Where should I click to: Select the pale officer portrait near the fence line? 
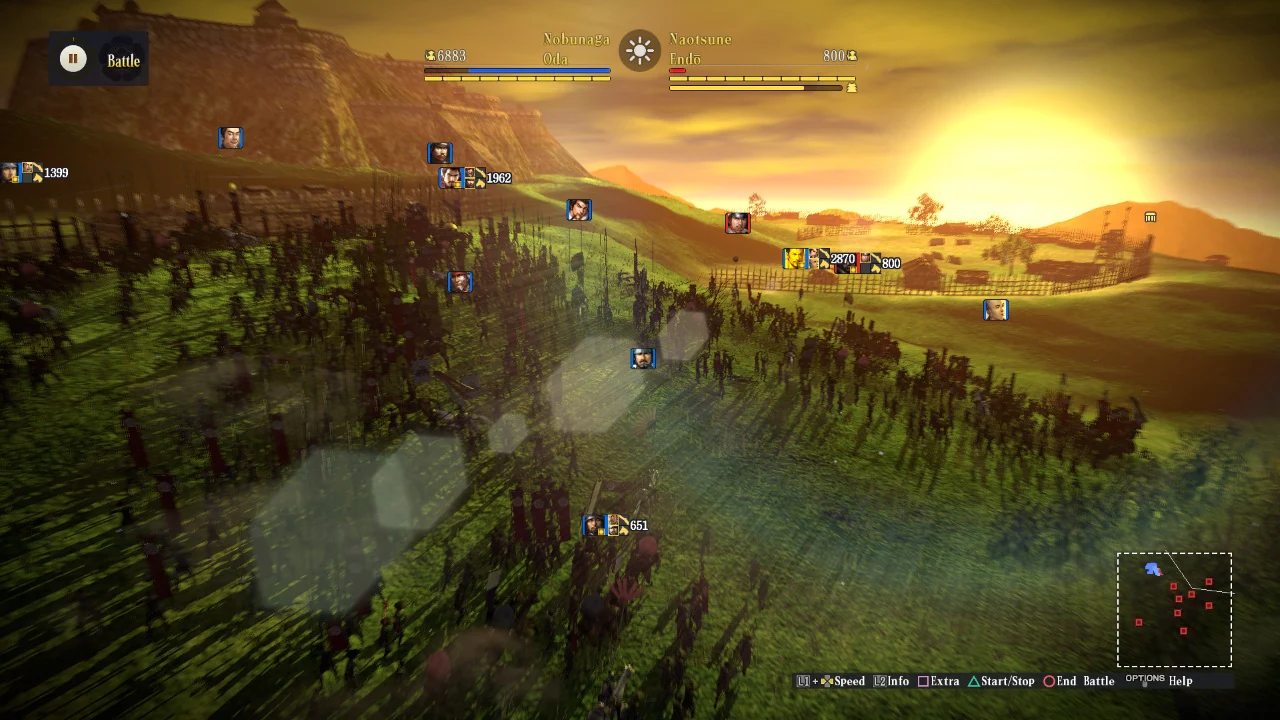click(x=996, y=310)
